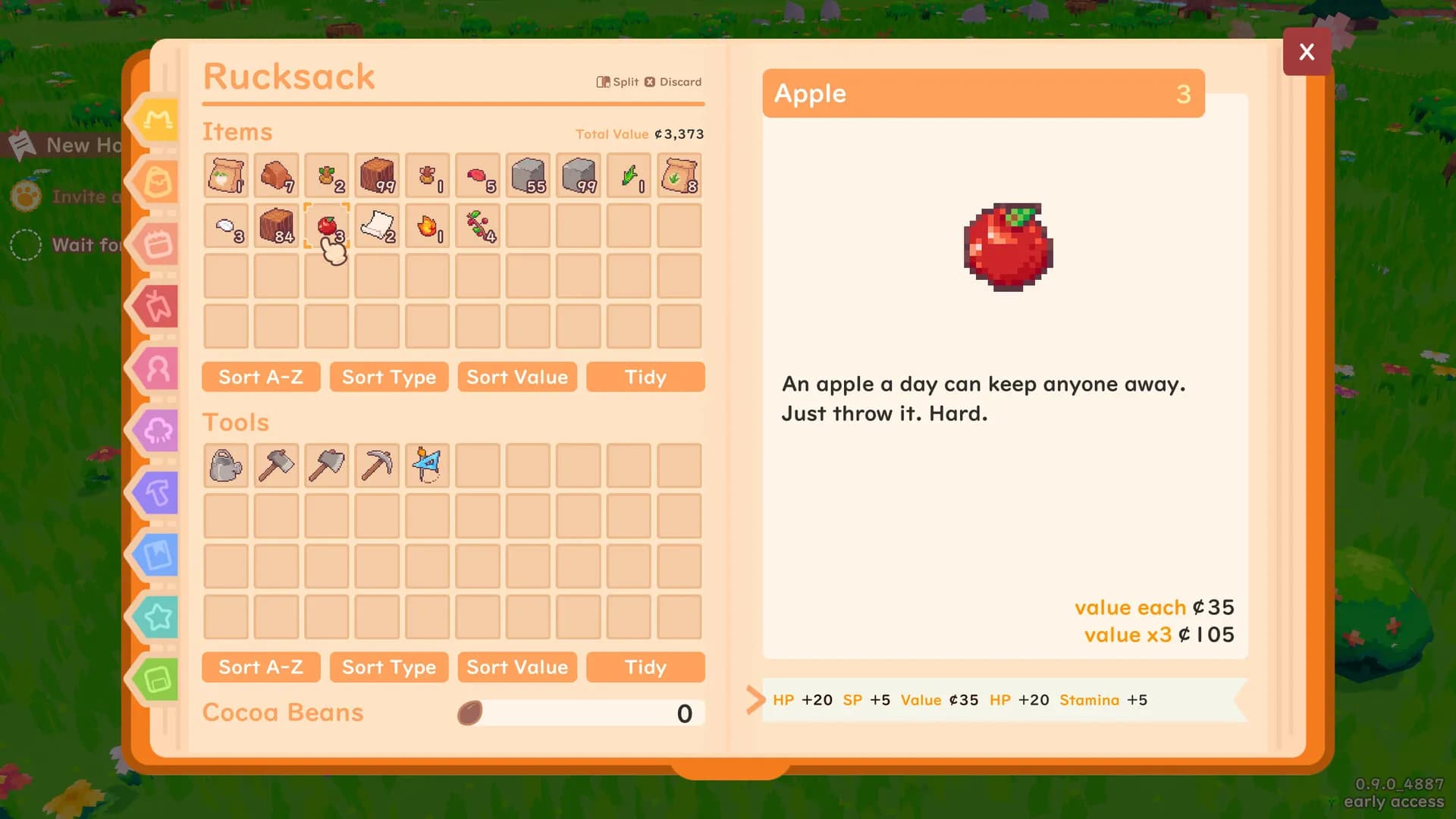This screenshot has height=819, width=1456.
Task: Sort items by Value
Action: point(517,377)
